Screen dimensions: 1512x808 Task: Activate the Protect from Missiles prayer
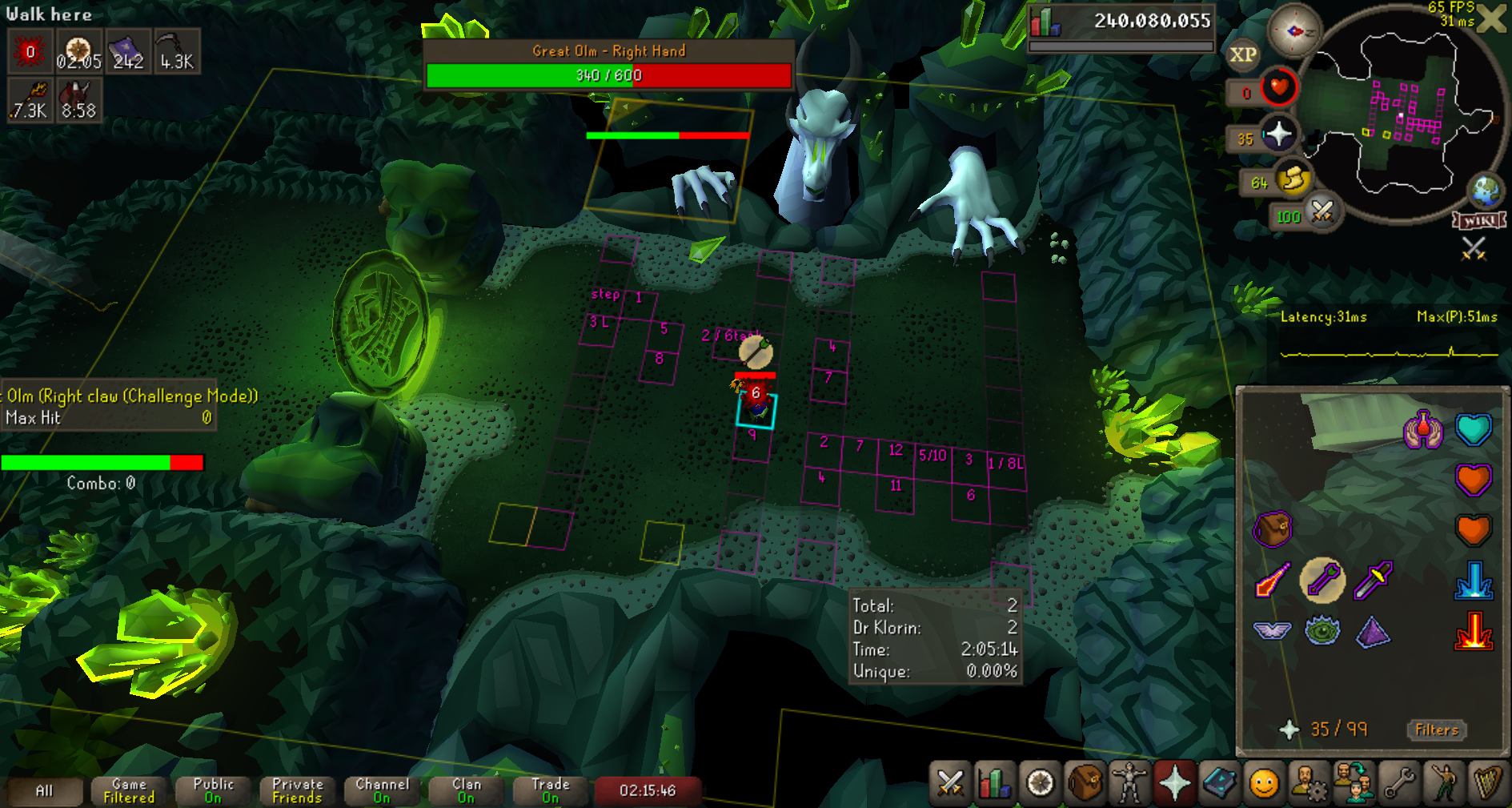(x=1322, y=580)
